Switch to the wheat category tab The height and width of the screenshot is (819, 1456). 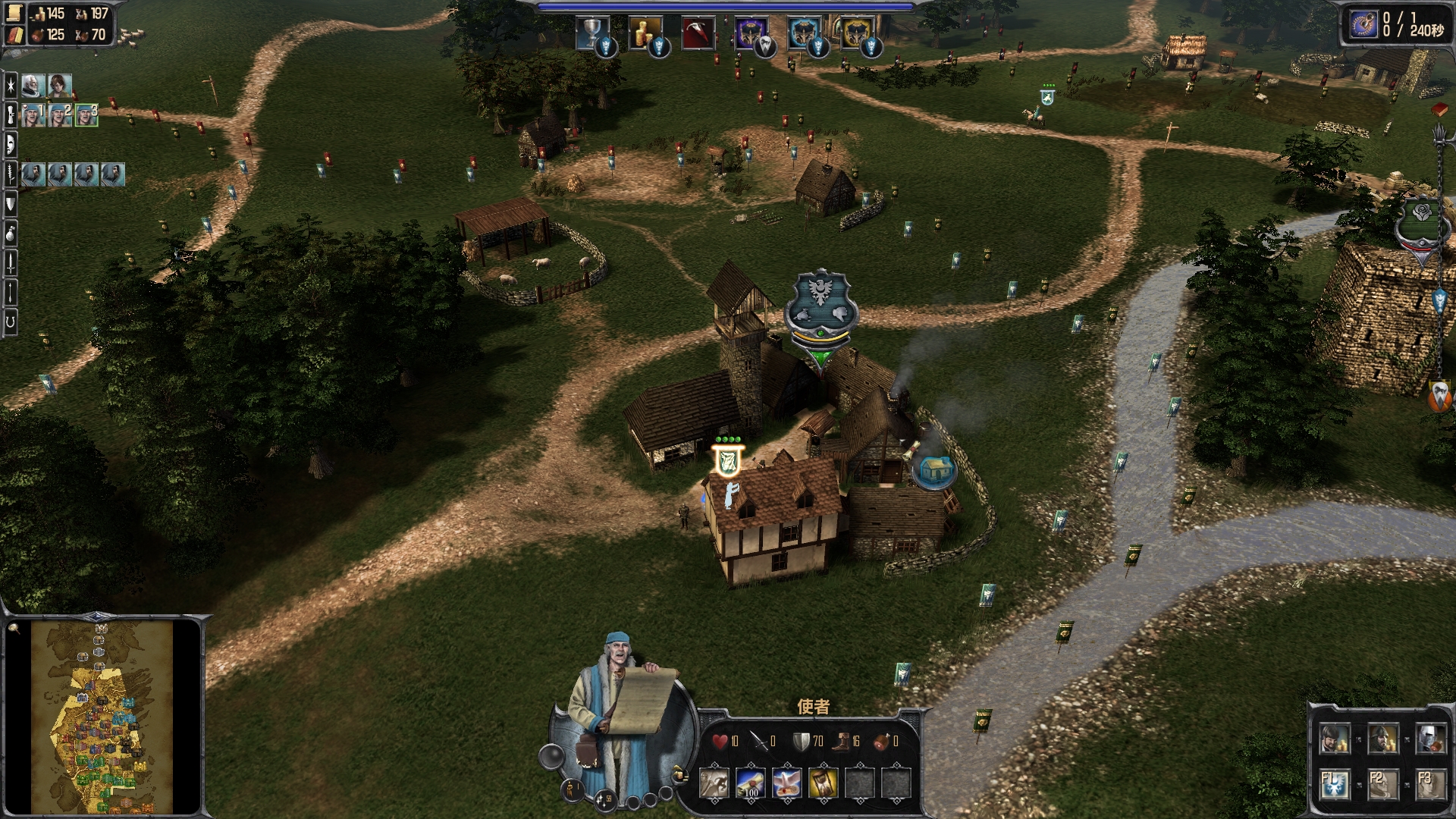(11, 174)
